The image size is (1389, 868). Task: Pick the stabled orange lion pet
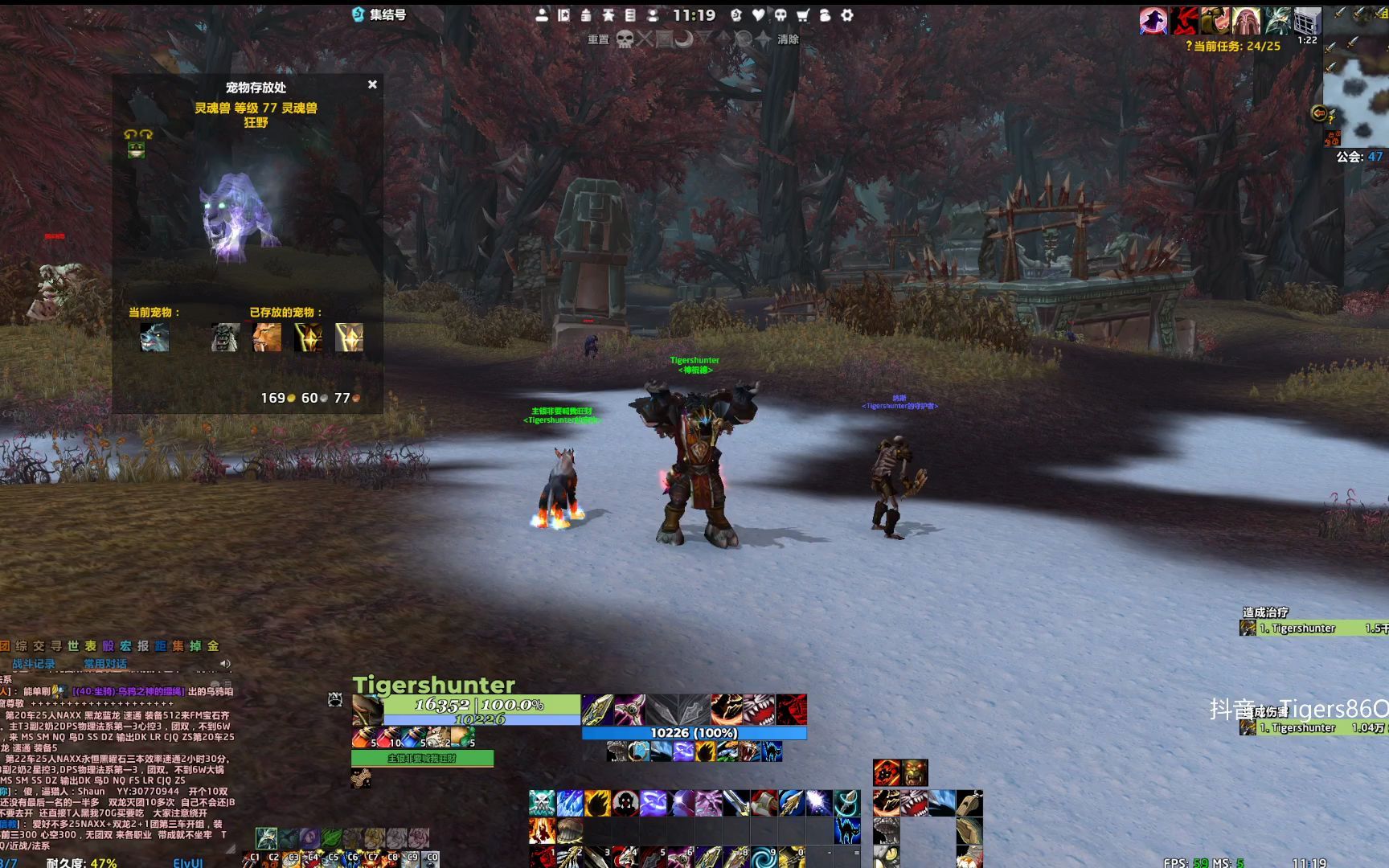click(267, 338)
